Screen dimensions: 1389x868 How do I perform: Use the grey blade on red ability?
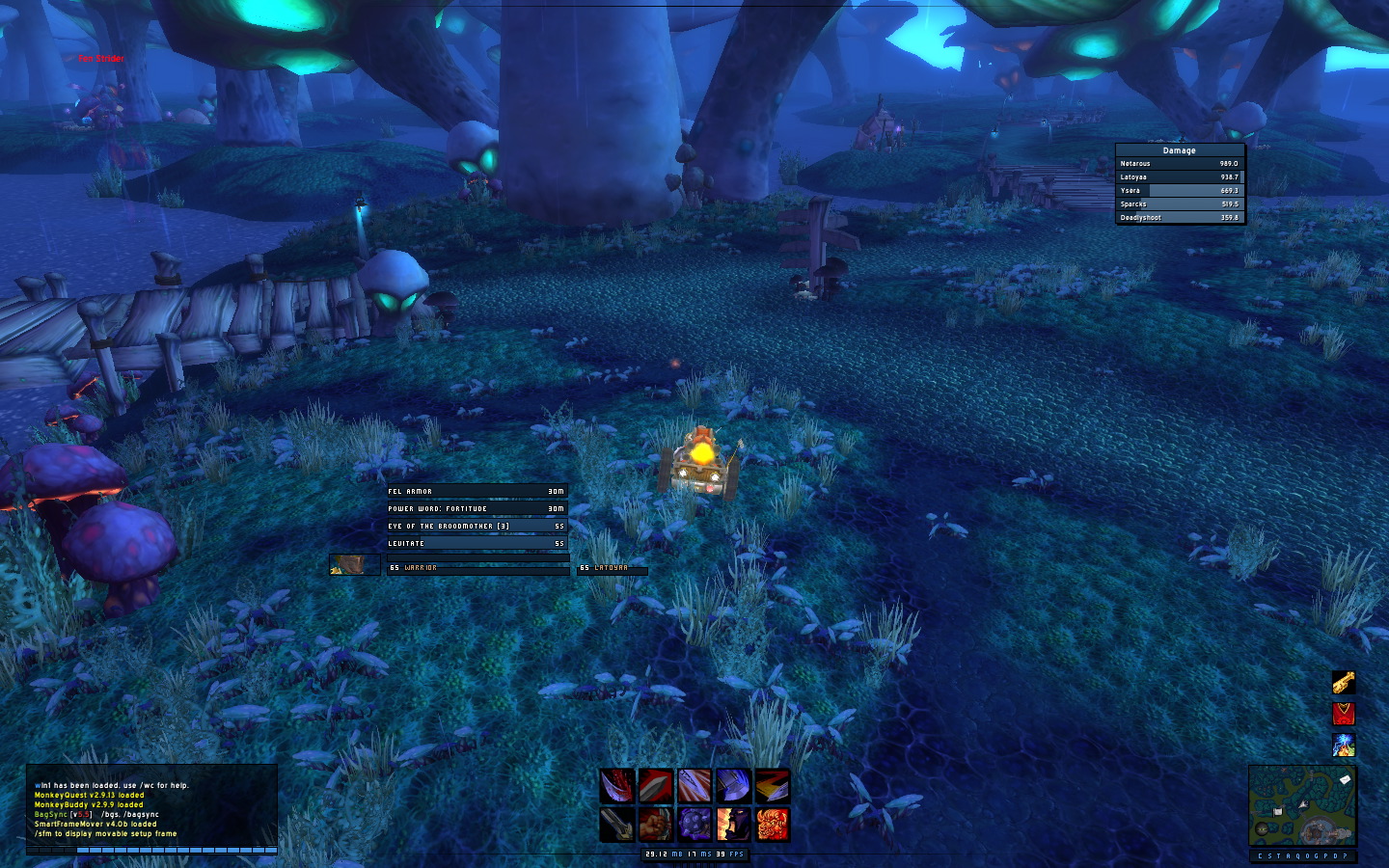pos(656,786)
